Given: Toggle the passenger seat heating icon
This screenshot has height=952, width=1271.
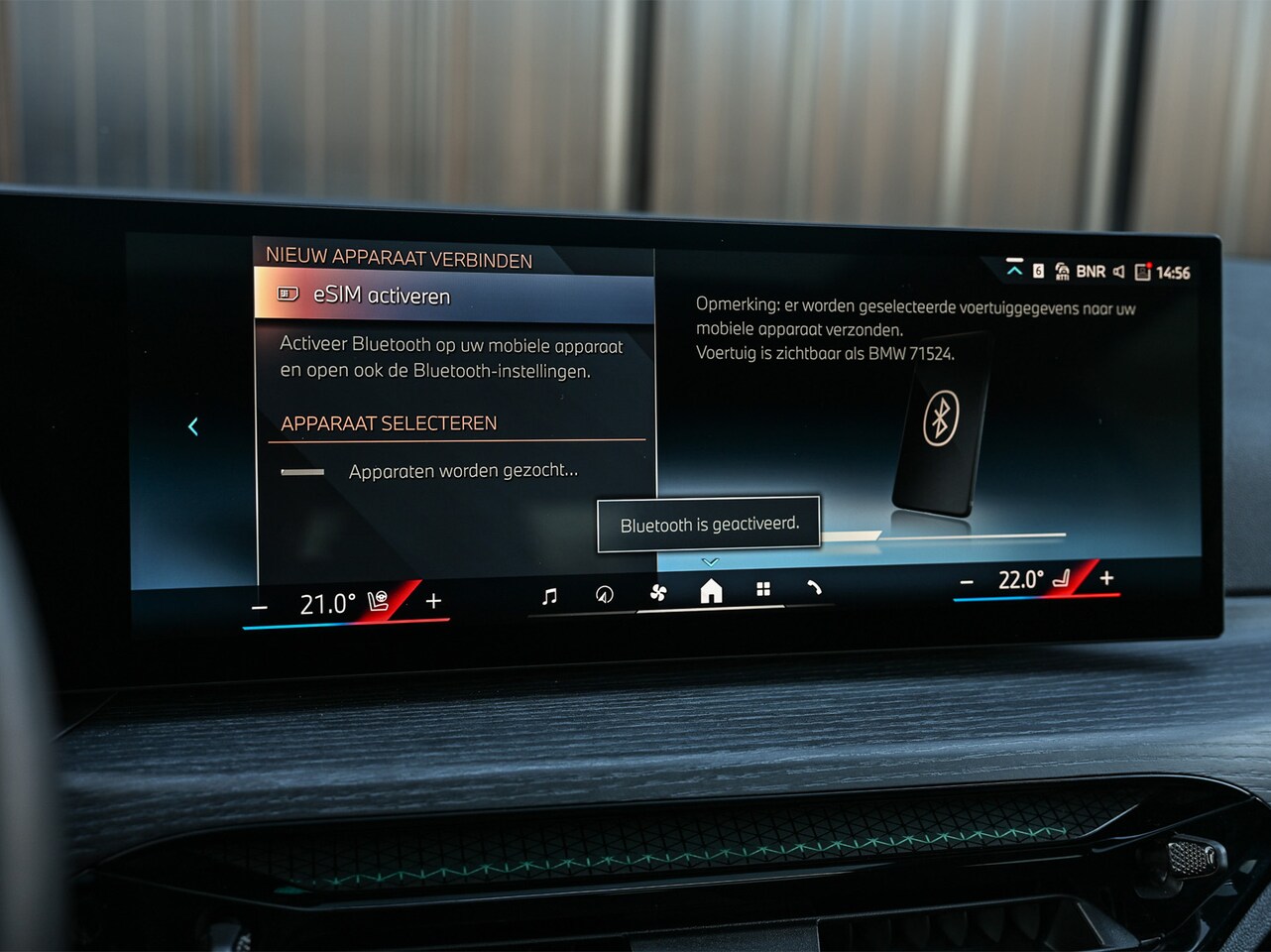Looking at the screenshot, I should click(x=1062, y=578).
